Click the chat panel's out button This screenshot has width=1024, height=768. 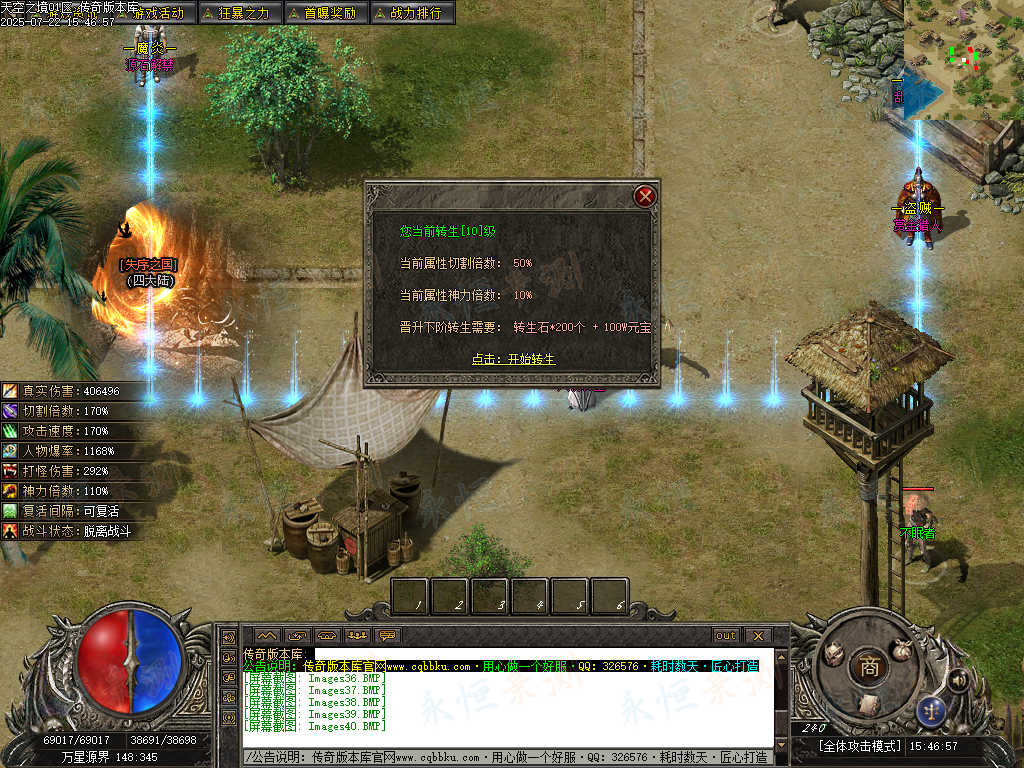(x=726, y=635)
